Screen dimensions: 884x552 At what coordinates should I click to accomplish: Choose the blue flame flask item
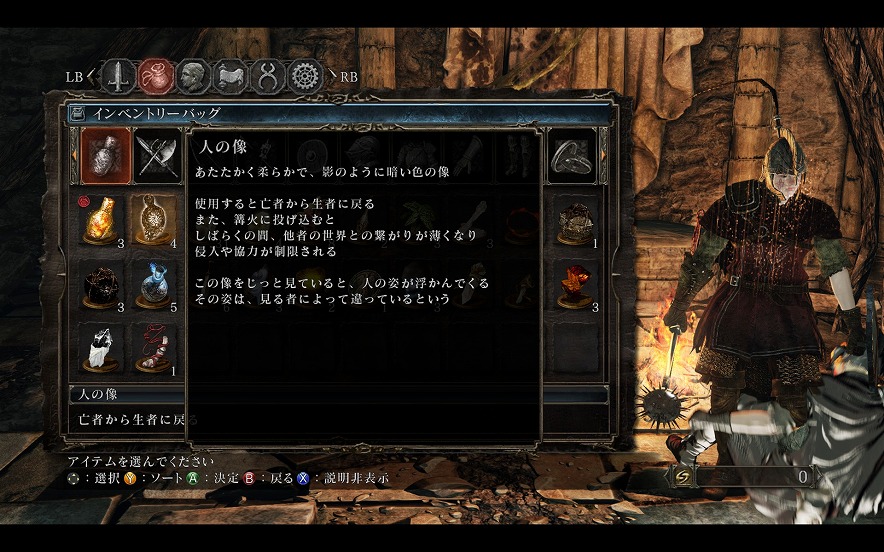click(155, 285)
